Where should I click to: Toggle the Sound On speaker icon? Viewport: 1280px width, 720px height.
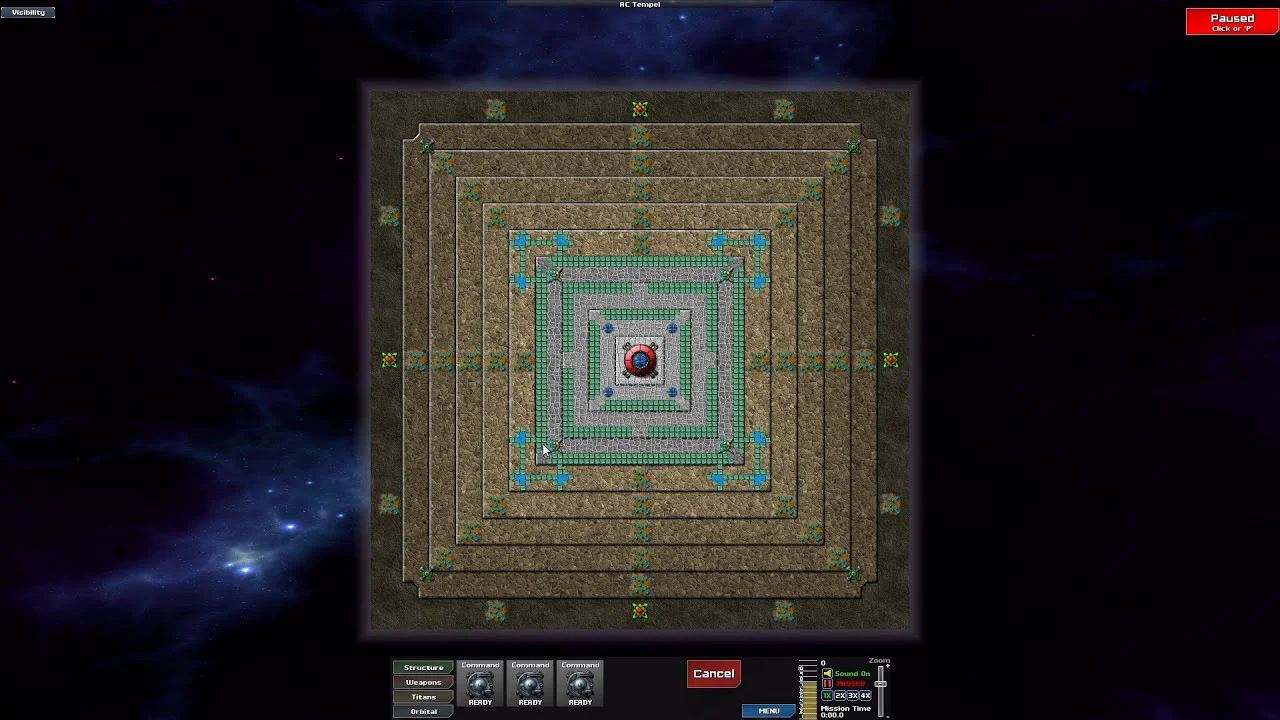coord(828,674)
